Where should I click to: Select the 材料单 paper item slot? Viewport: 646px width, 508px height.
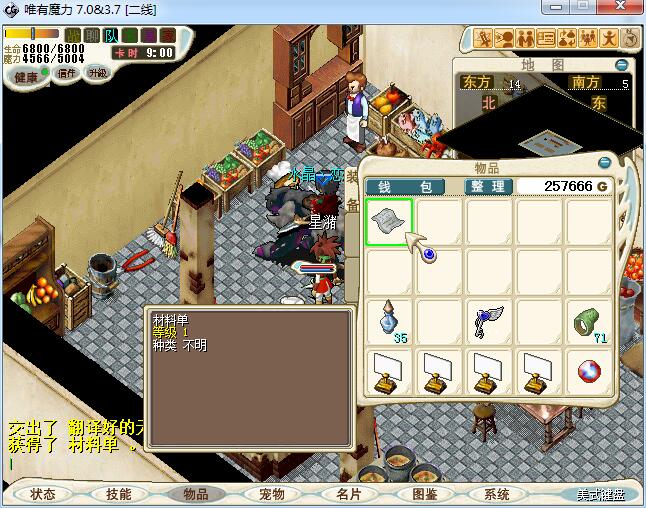click(388, 221)
